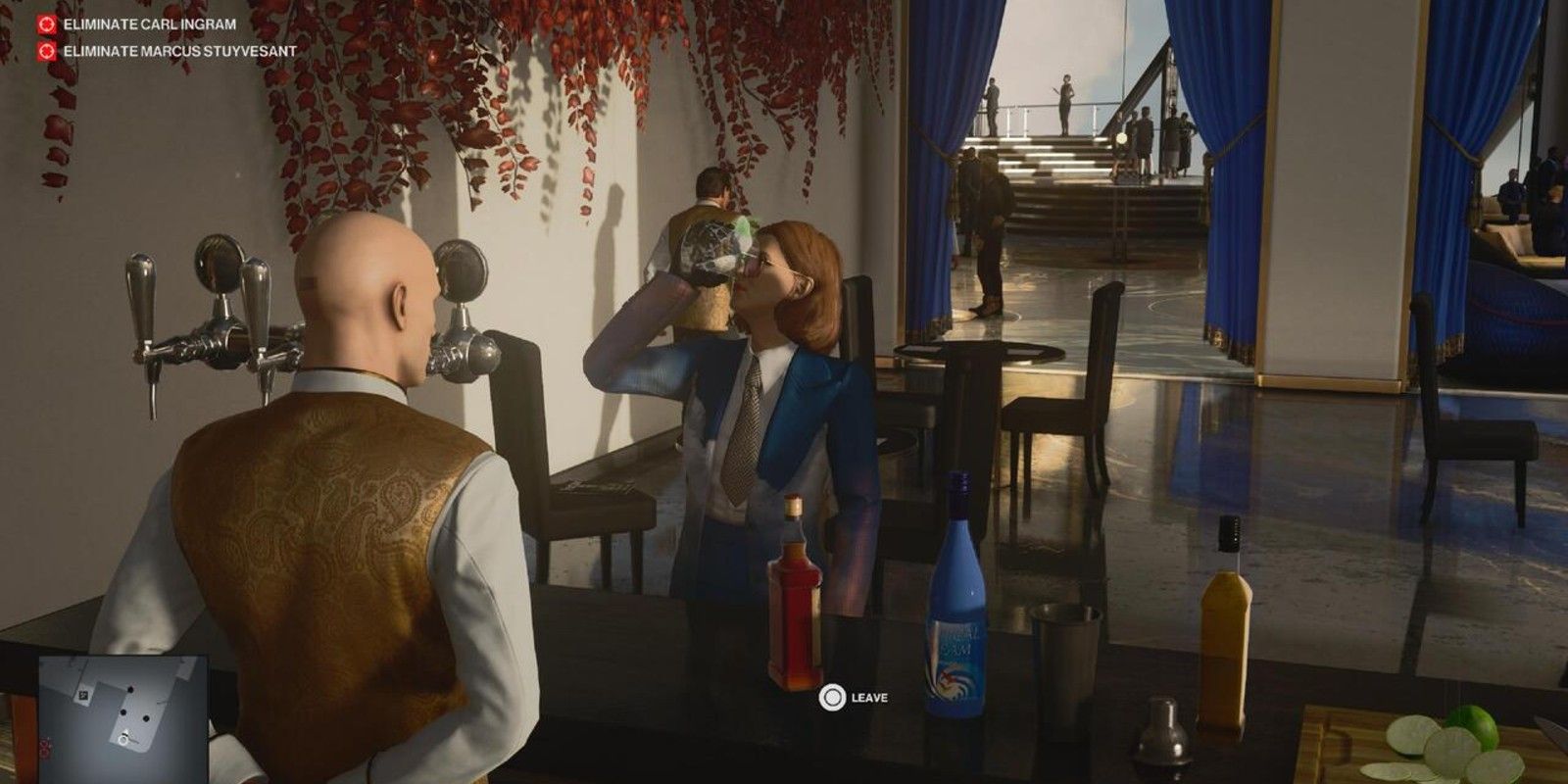Select the circular Leave prompt icon
Viewport: 1568px width, 784px height.
pos(834,698)
